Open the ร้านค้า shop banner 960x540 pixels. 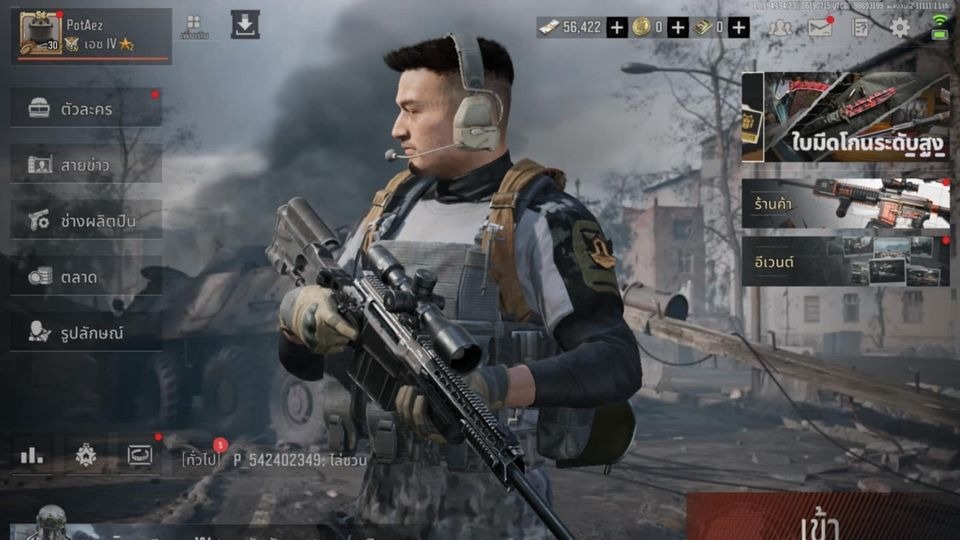(x=845, y=203)
